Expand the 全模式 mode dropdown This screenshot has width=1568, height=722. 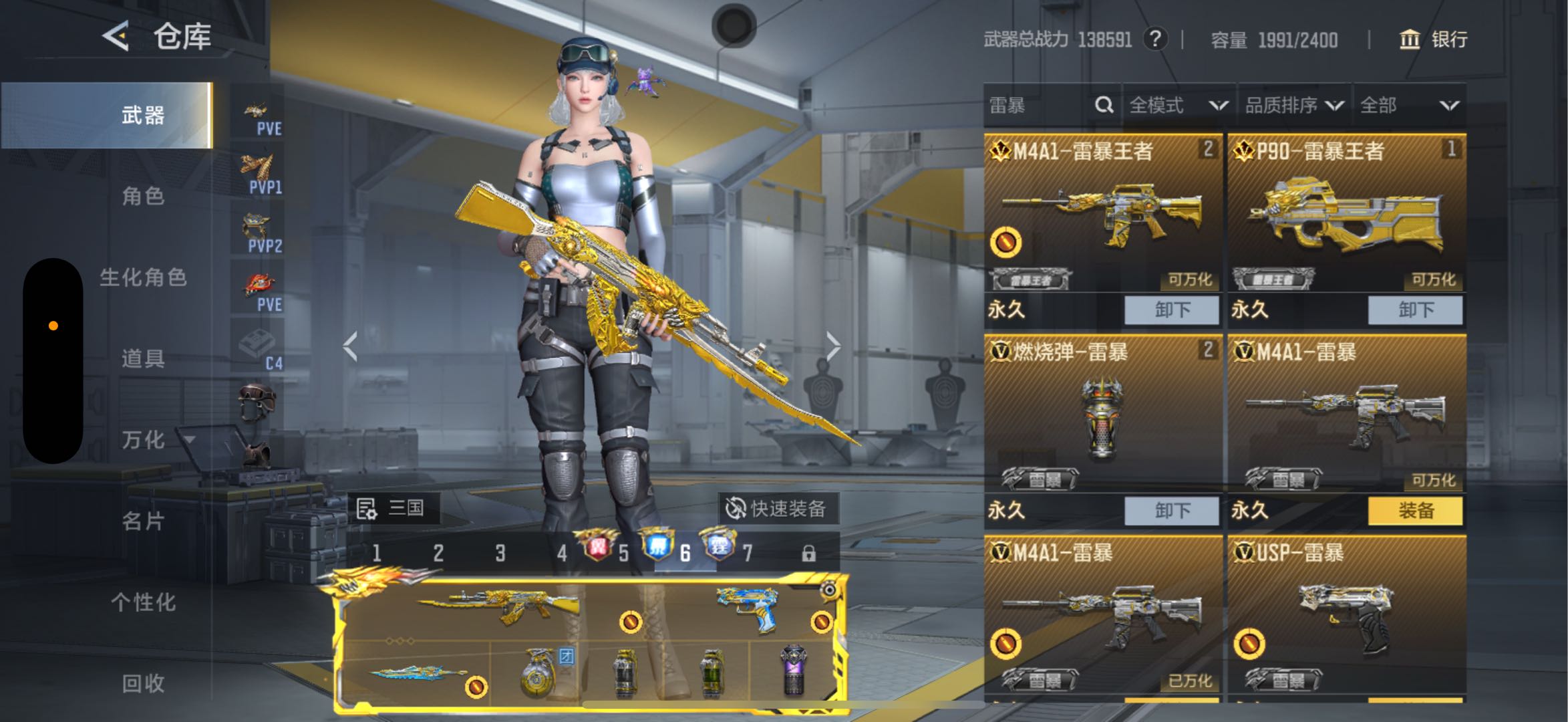(1179, 105)
